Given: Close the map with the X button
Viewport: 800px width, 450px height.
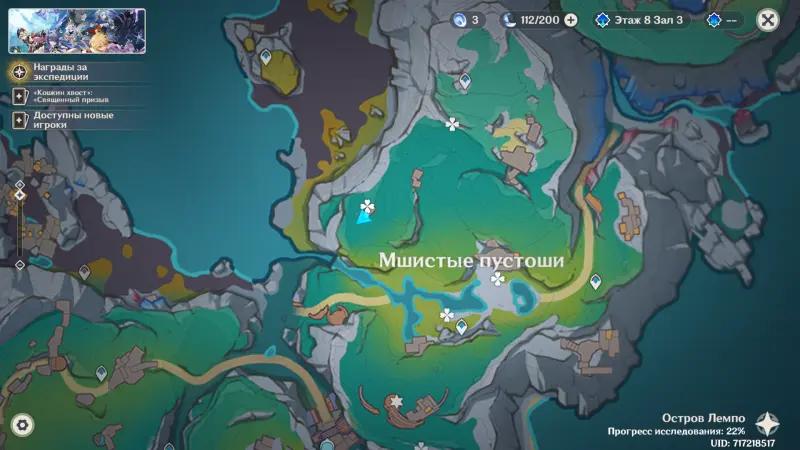Looking at the screenshot, I should coord(767,19).
